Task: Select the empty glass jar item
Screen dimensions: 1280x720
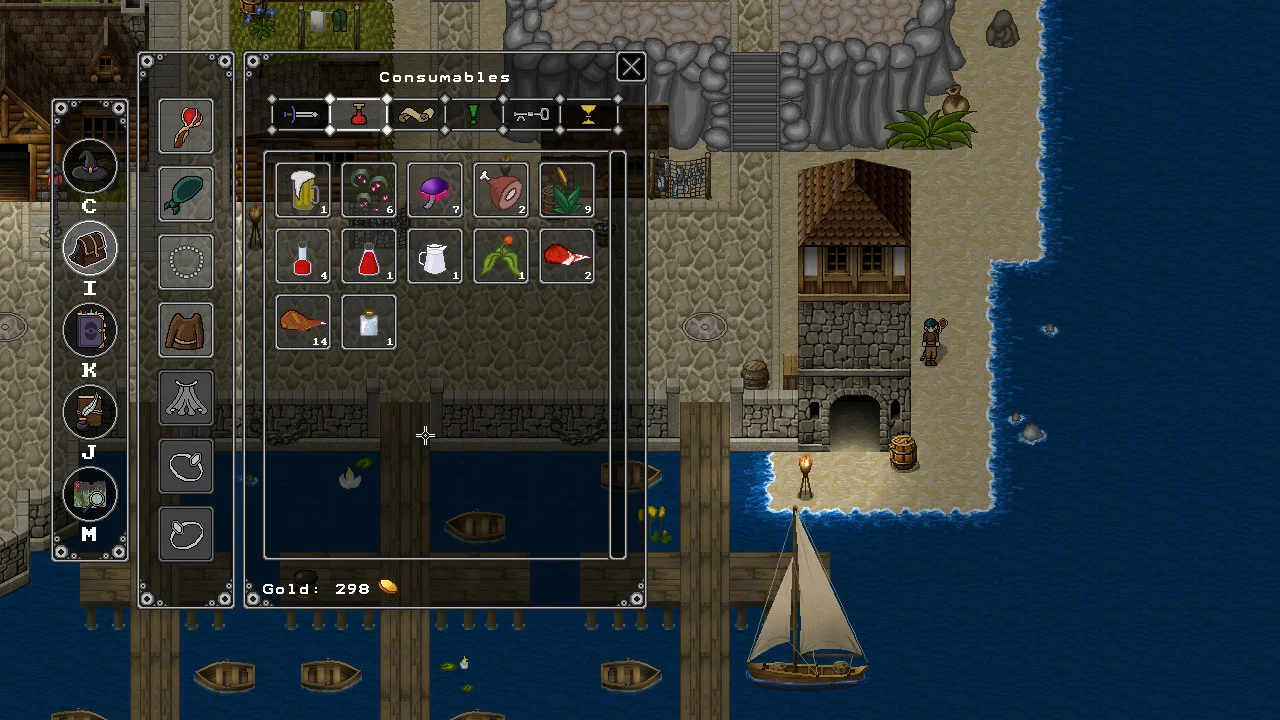Action: coord(369,322)
